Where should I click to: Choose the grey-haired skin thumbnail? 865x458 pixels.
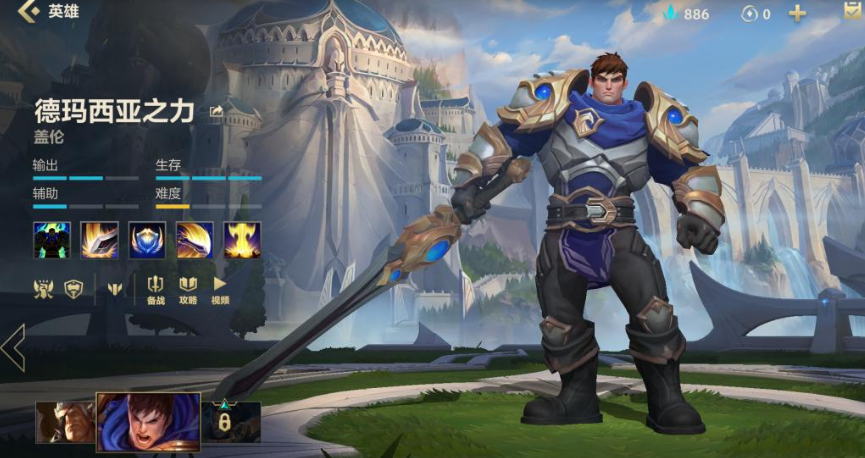64,421
